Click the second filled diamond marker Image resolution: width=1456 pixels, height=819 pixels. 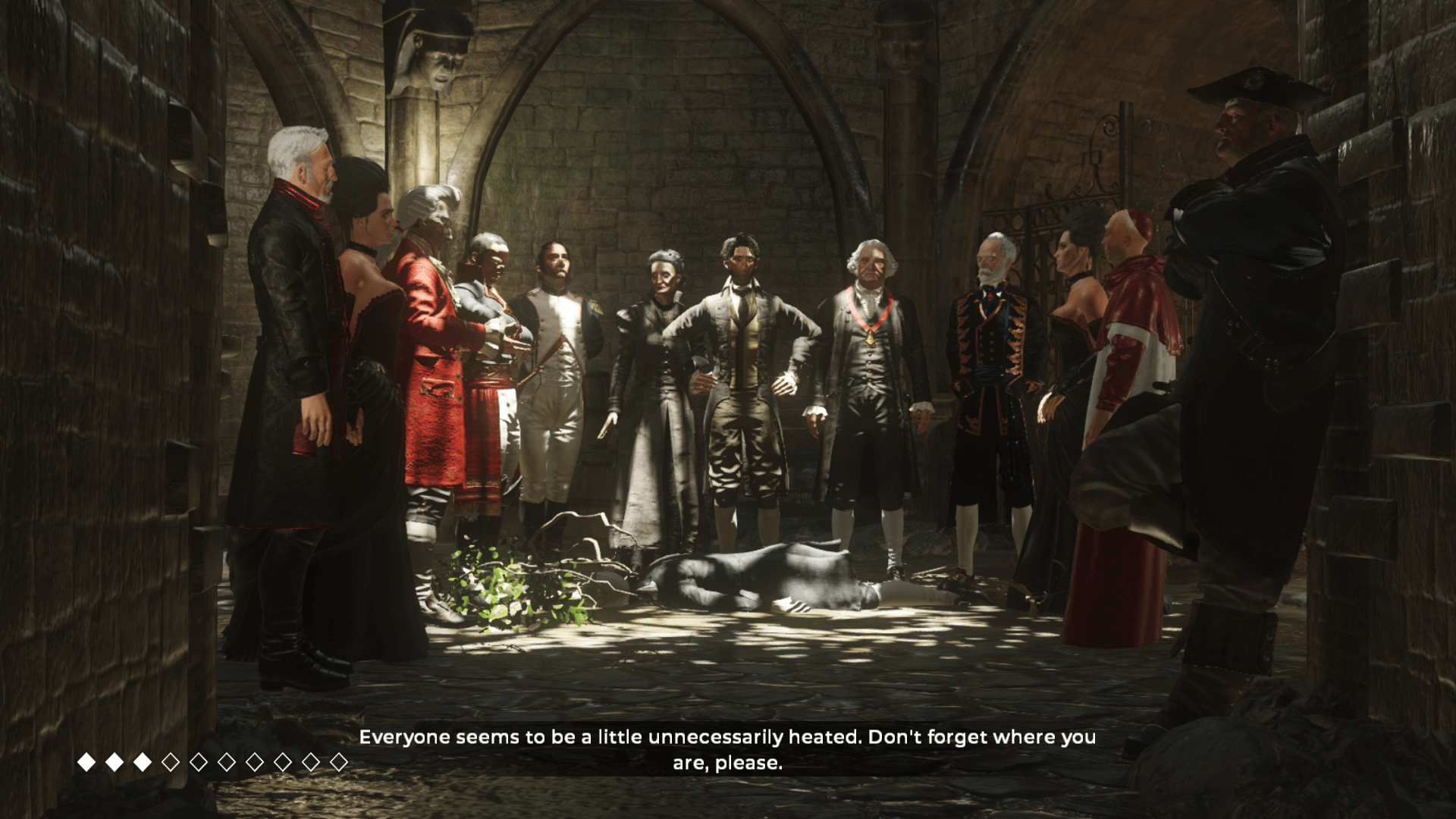click(114, 758)
